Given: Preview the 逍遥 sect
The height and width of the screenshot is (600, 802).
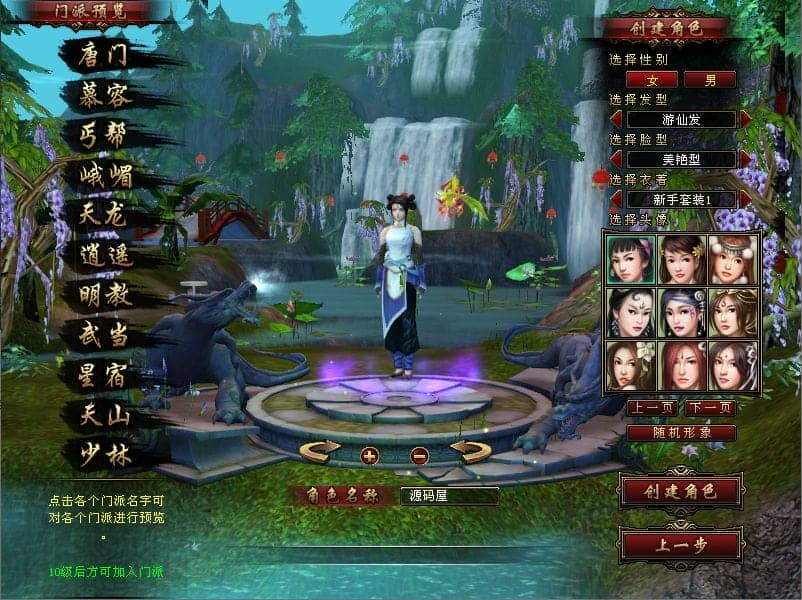Looking at the screenshot, I should (104, 255).
